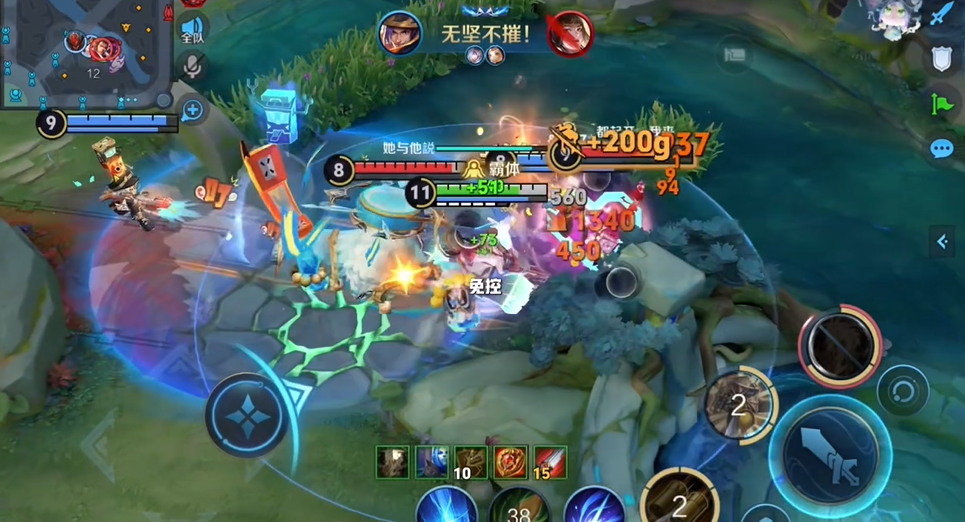Select the equipment icon showing number 10

tap(471, 462)
